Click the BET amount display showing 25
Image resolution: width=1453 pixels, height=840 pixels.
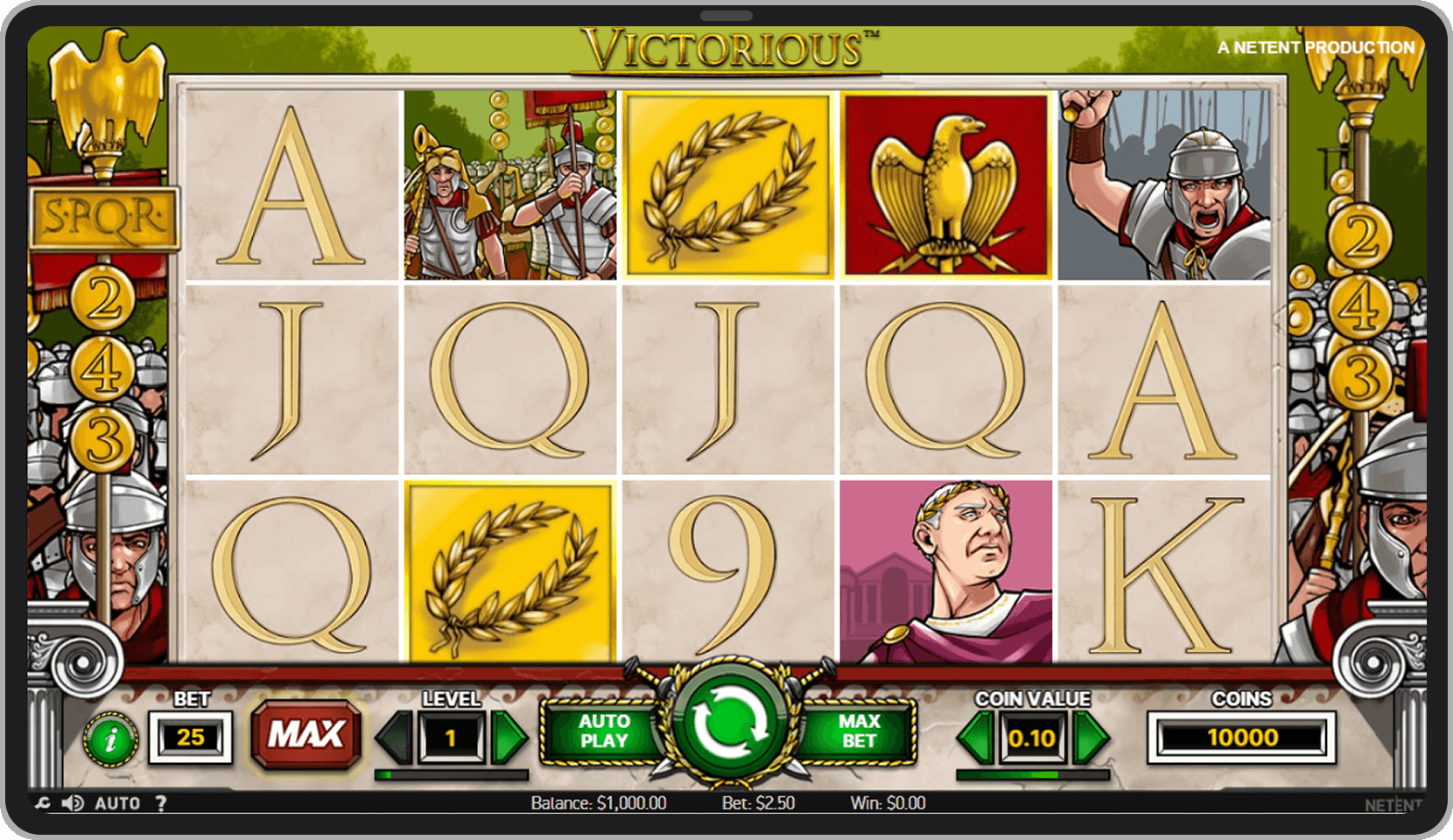(189, 738)
